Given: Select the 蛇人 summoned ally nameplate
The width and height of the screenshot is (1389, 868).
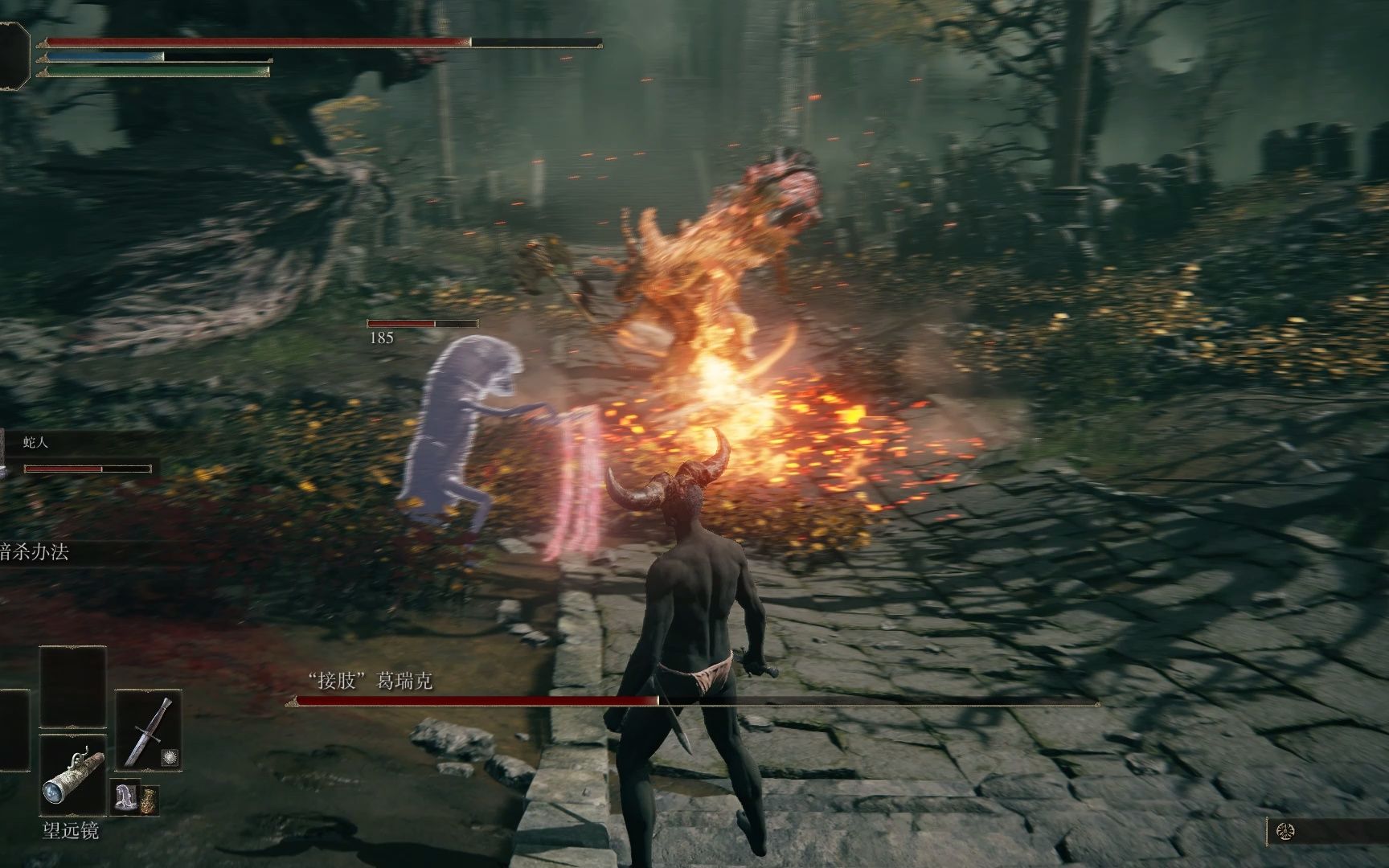Looking at the screenshot, I should click(36, 443).
